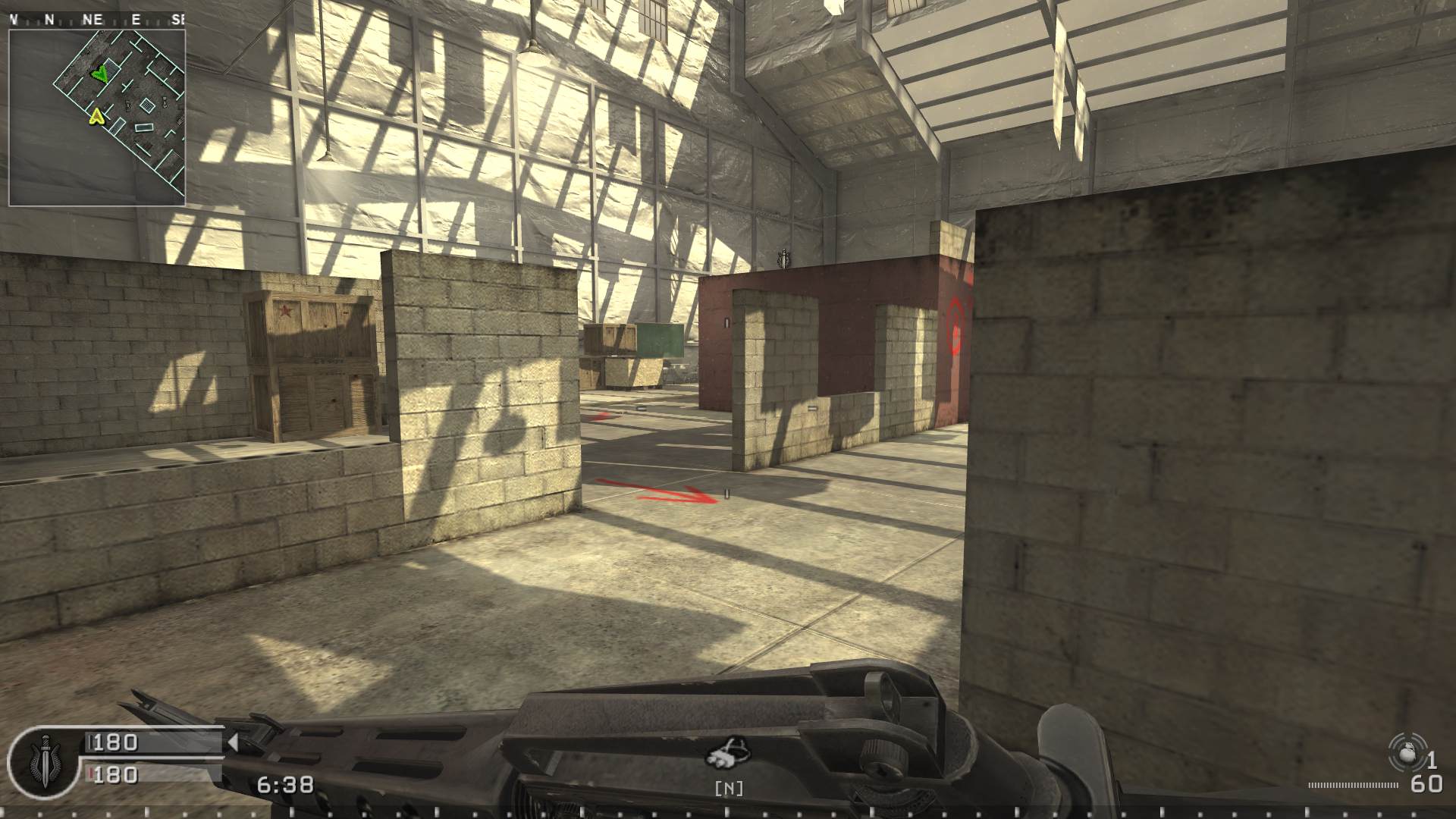Activate the night vision goggles icon

point(728,752)
